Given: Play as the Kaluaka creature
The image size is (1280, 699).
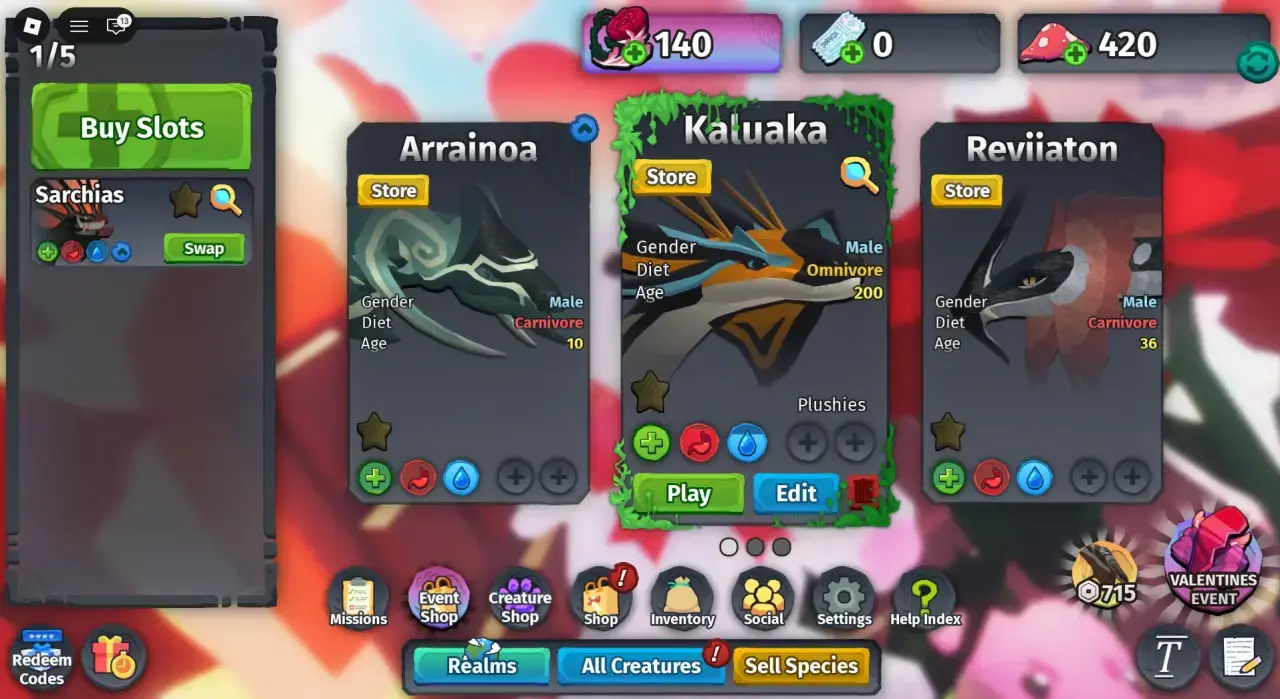Looking at the screenshot, I should click(x=688, y=493).
